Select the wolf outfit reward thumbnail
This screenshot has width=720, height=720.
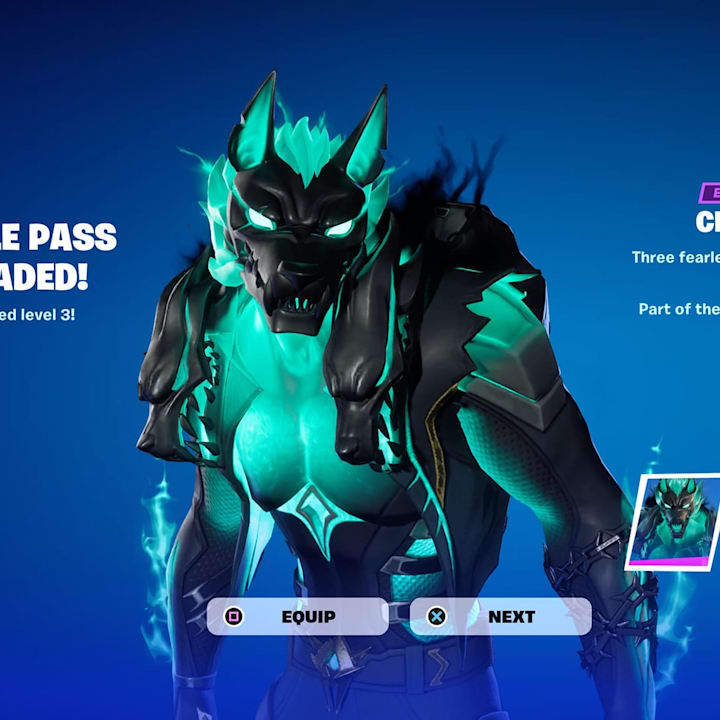coord(676,520)
